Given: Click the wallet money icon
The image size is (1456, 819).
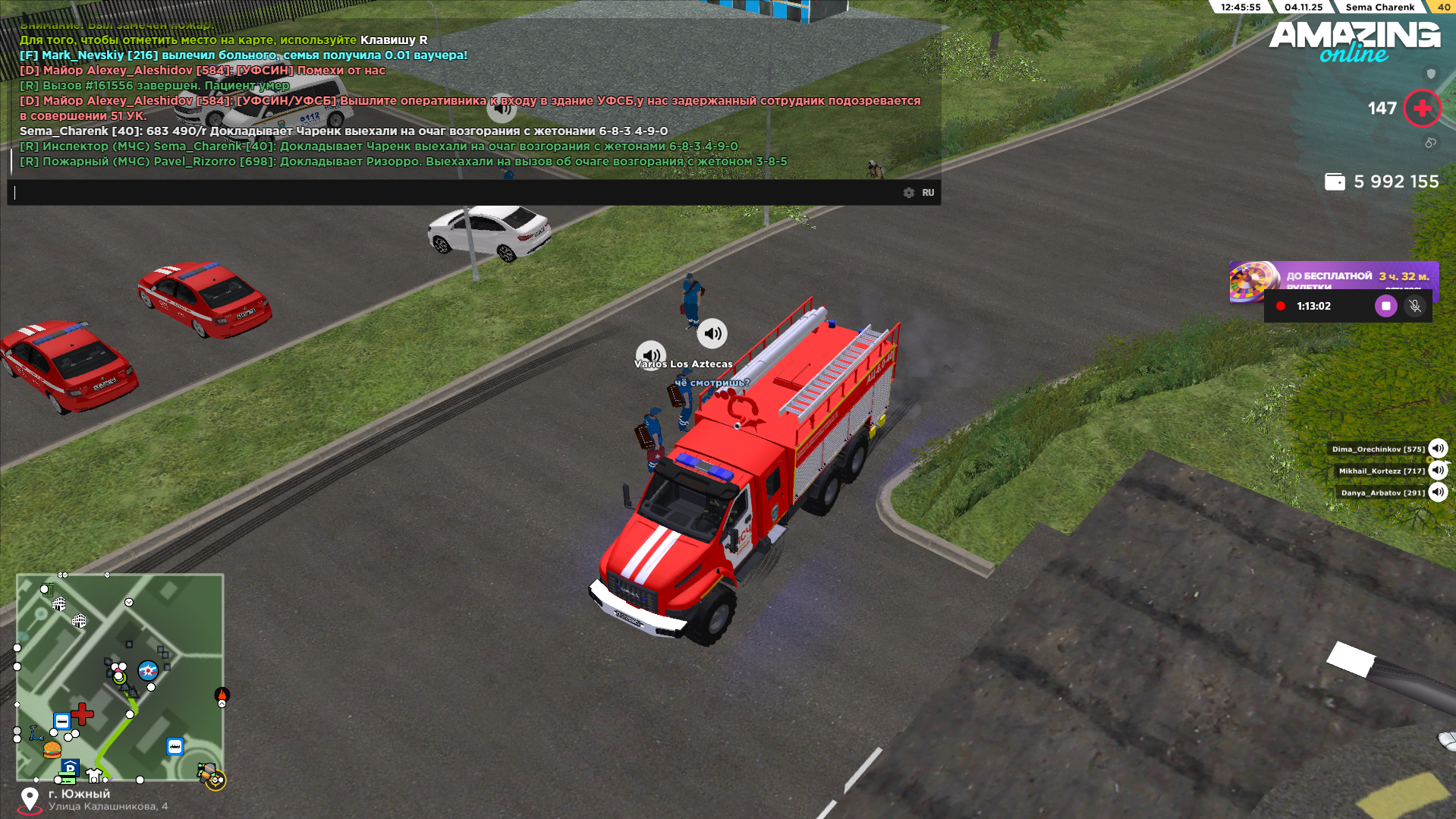Looking at the screenshot, I should pyautogui.click(x=1335, y=182).
